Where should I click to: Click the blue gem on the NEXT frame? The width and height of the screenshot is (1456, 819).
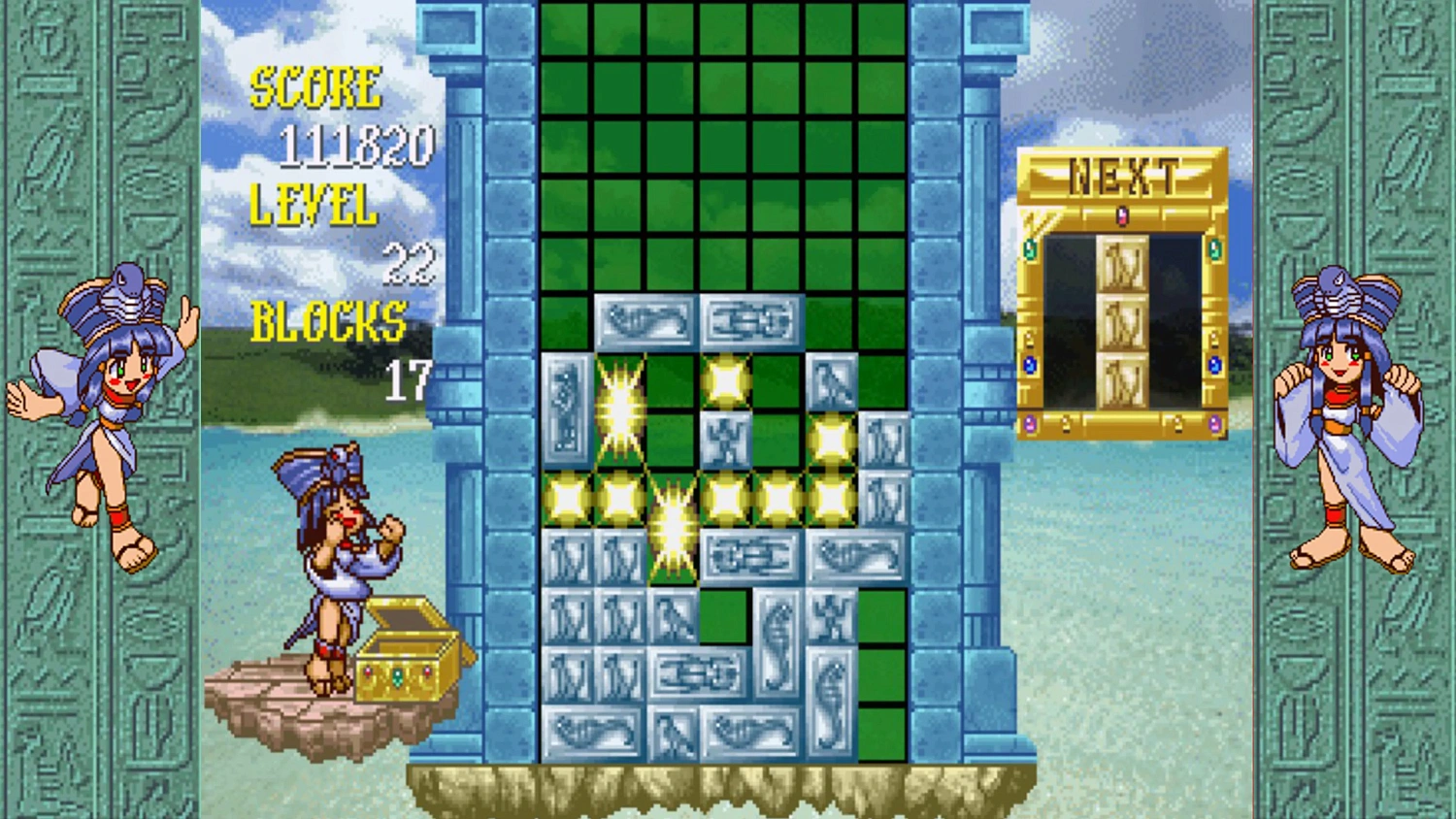[1031, 366]
